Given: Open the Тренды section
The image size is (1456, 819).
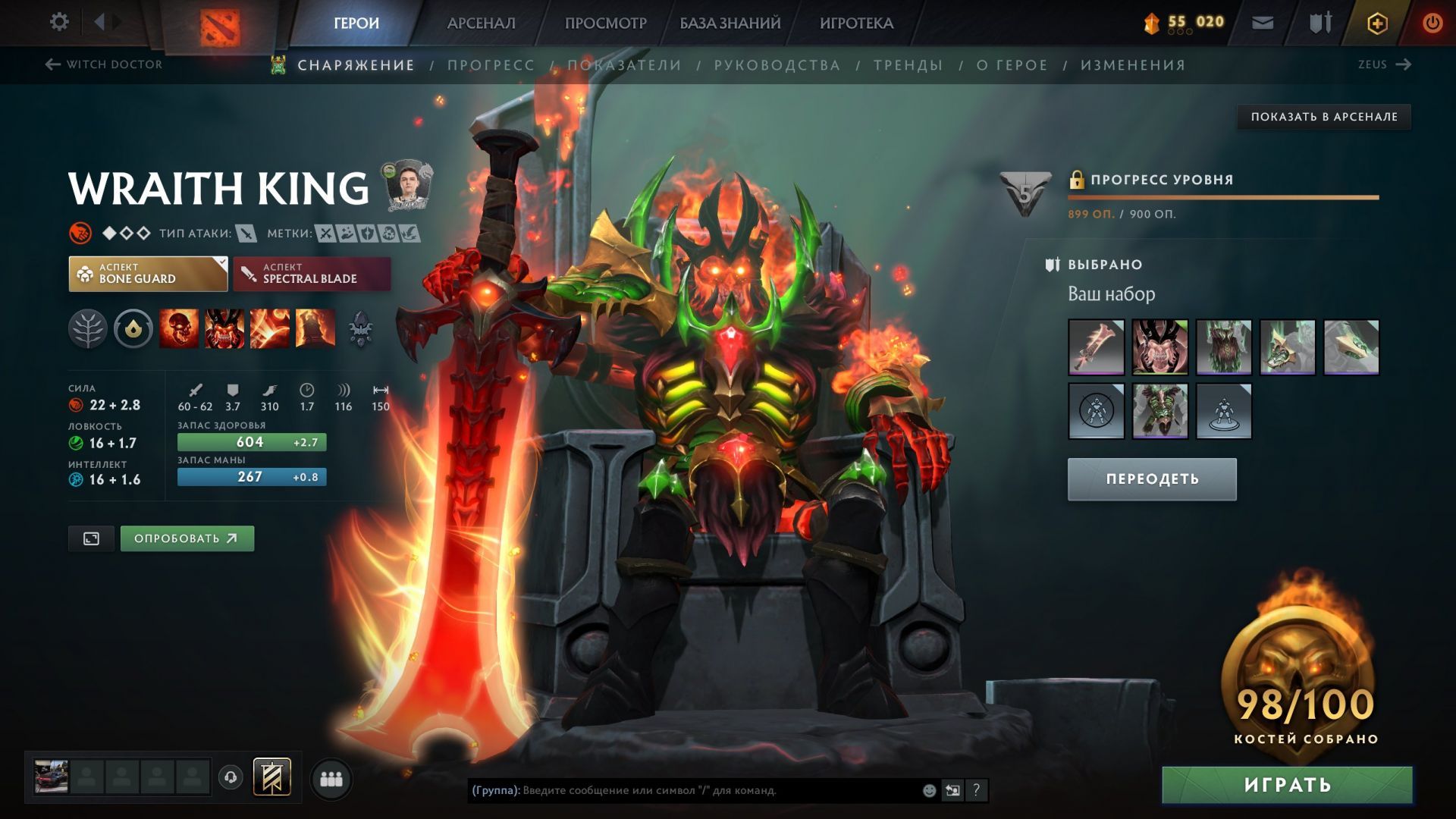Looking at the screenshot, I should point(908,65).
